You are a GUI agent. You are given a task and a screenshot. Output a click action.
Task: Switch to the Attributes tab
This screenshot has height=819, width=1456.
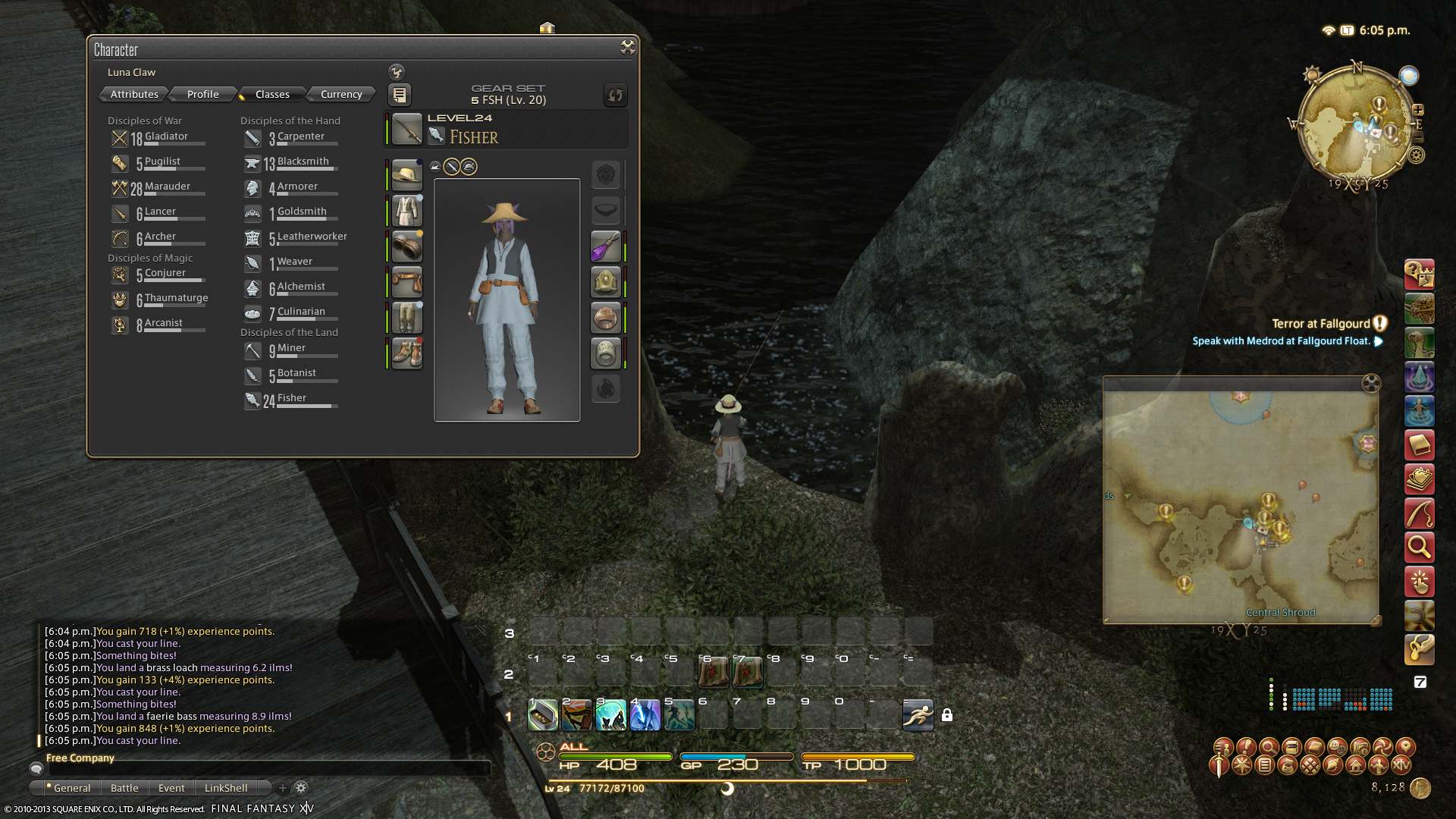(134, 94)
